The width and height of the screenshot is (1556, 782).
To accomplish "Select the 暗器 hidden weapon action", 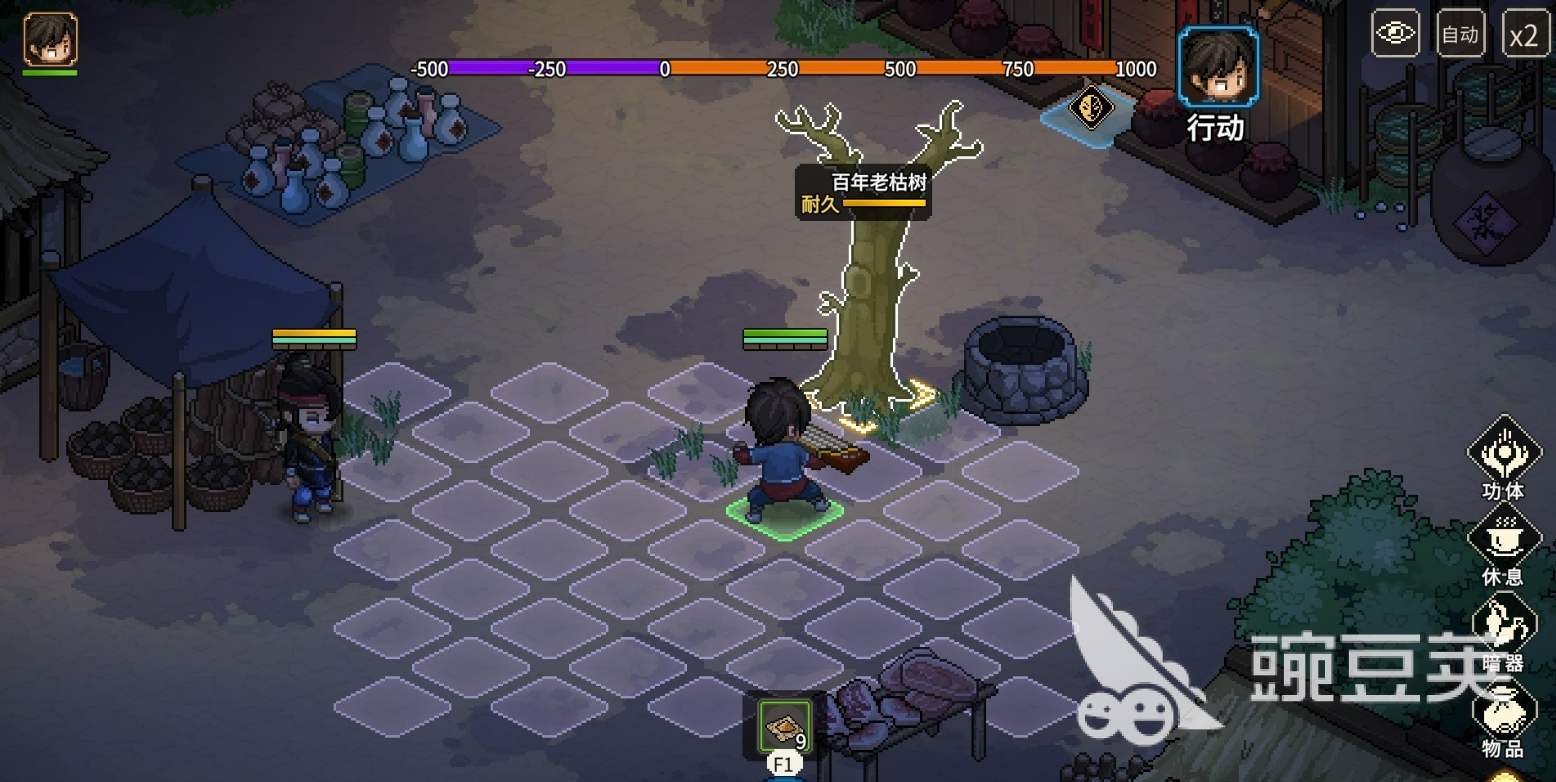I will (1503, 624).
